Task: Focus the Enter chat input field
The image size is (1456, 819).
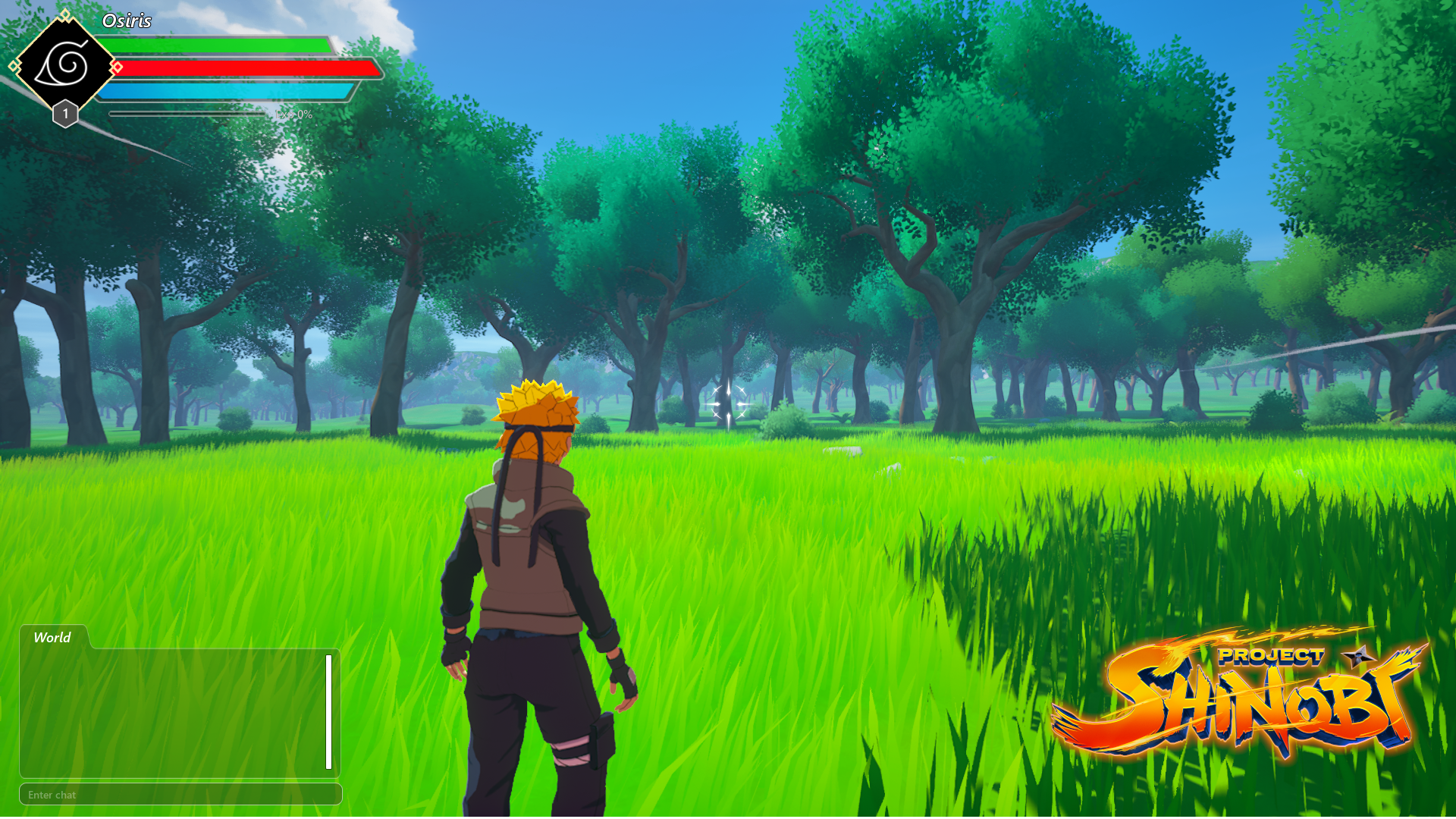Action: point(180,795)
